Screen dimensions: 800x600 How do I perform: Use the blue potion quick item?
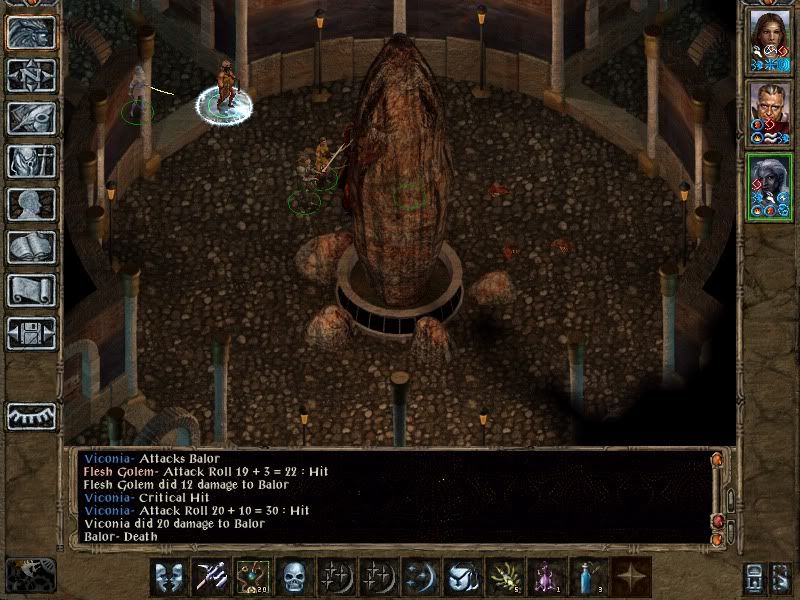pyautogui.click(x=587, y=577)
